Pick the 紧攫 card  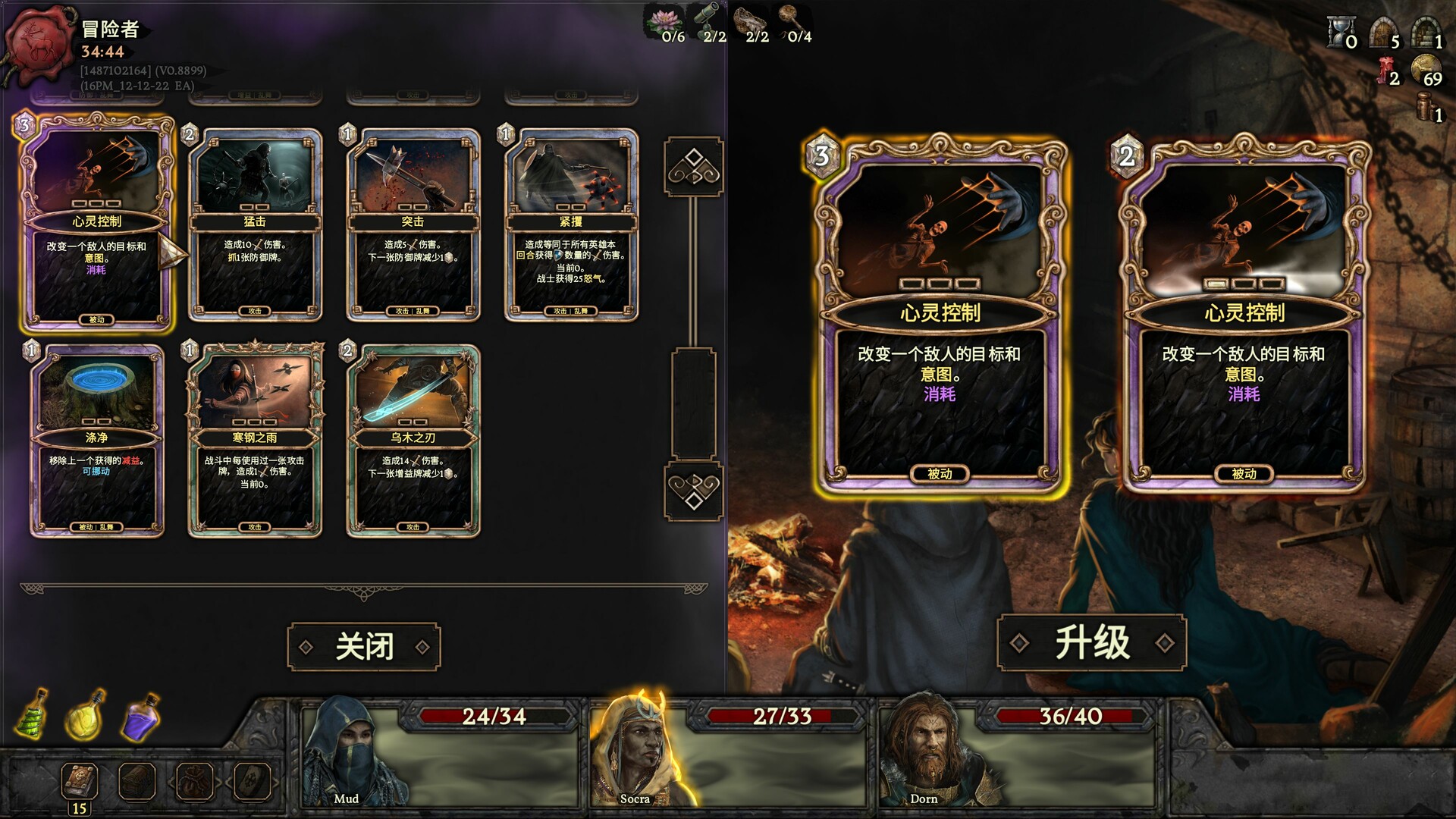[571, 225]
